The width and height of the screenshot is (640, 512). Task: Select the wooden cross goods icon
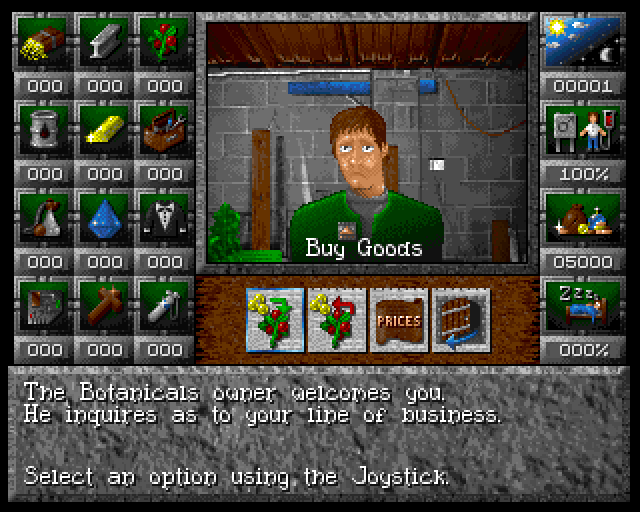click(x=105, y=305)
